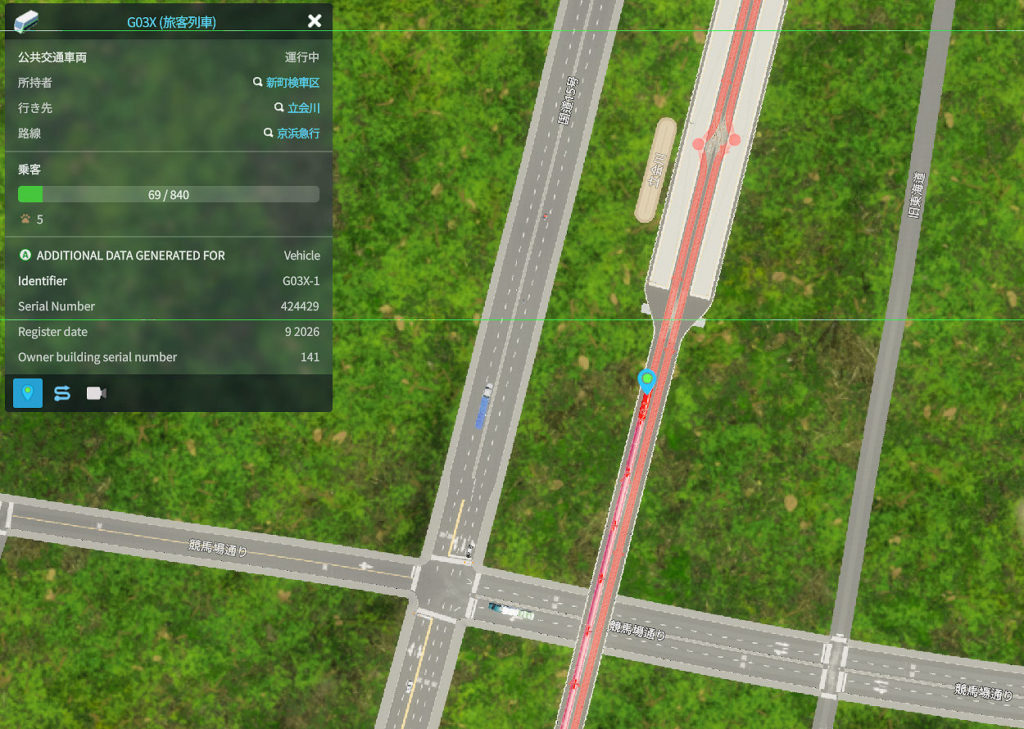This screenshot has height=729, width=1024.
Task: Go to destination 立会川
Action: point(303,108)
